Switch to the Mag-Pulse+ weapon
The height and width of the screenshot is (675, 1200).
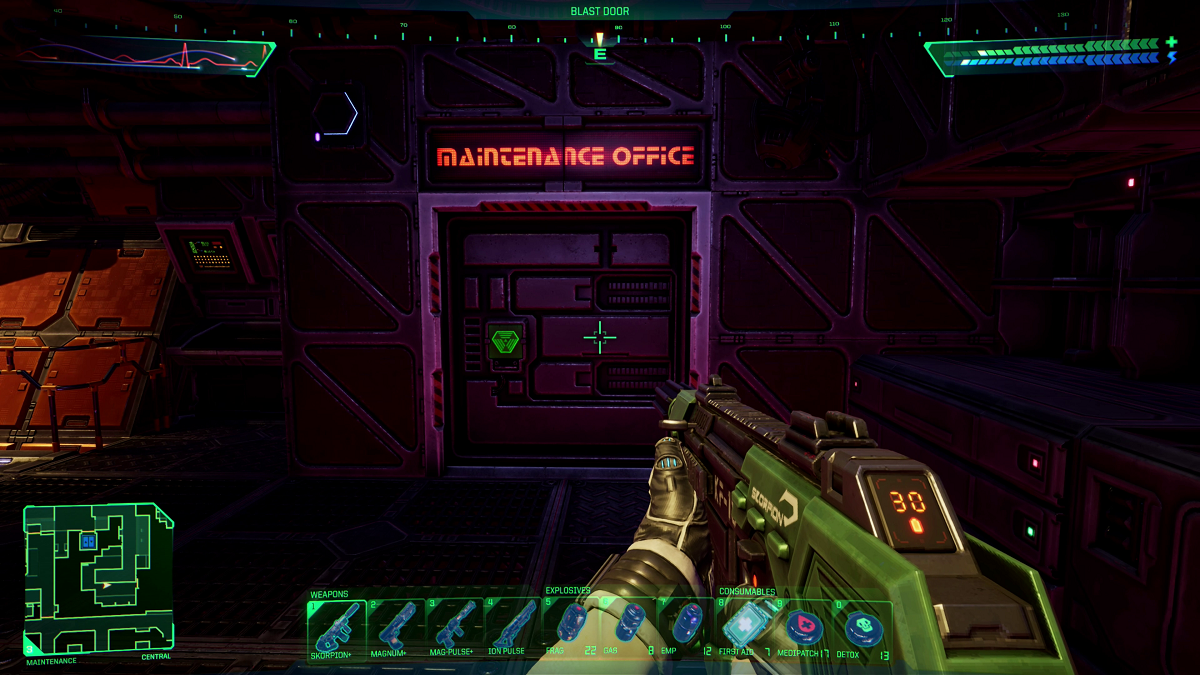tap(455, 628)
